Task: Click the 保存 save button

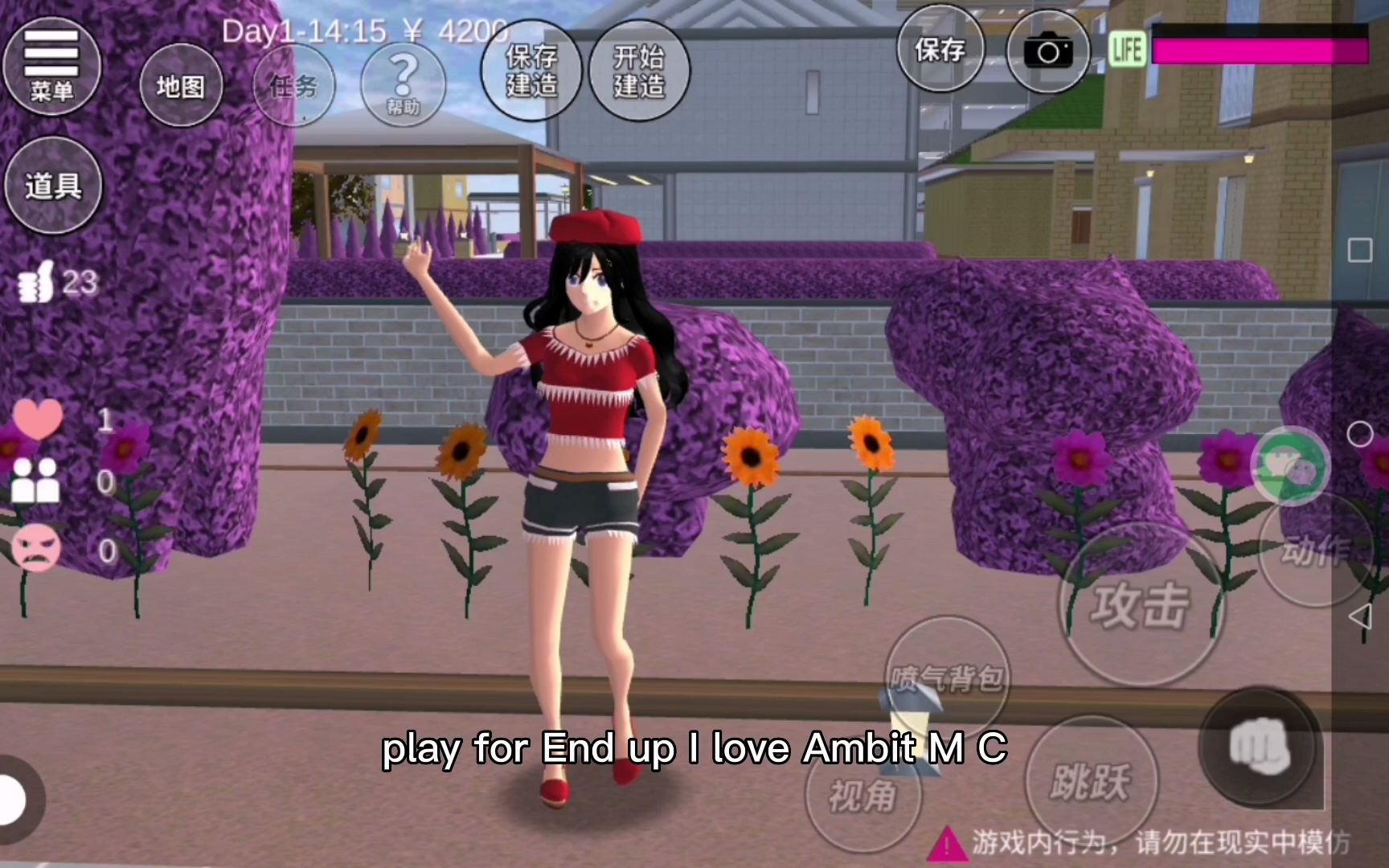Action: pyautogui.click(x=940, y=51)
